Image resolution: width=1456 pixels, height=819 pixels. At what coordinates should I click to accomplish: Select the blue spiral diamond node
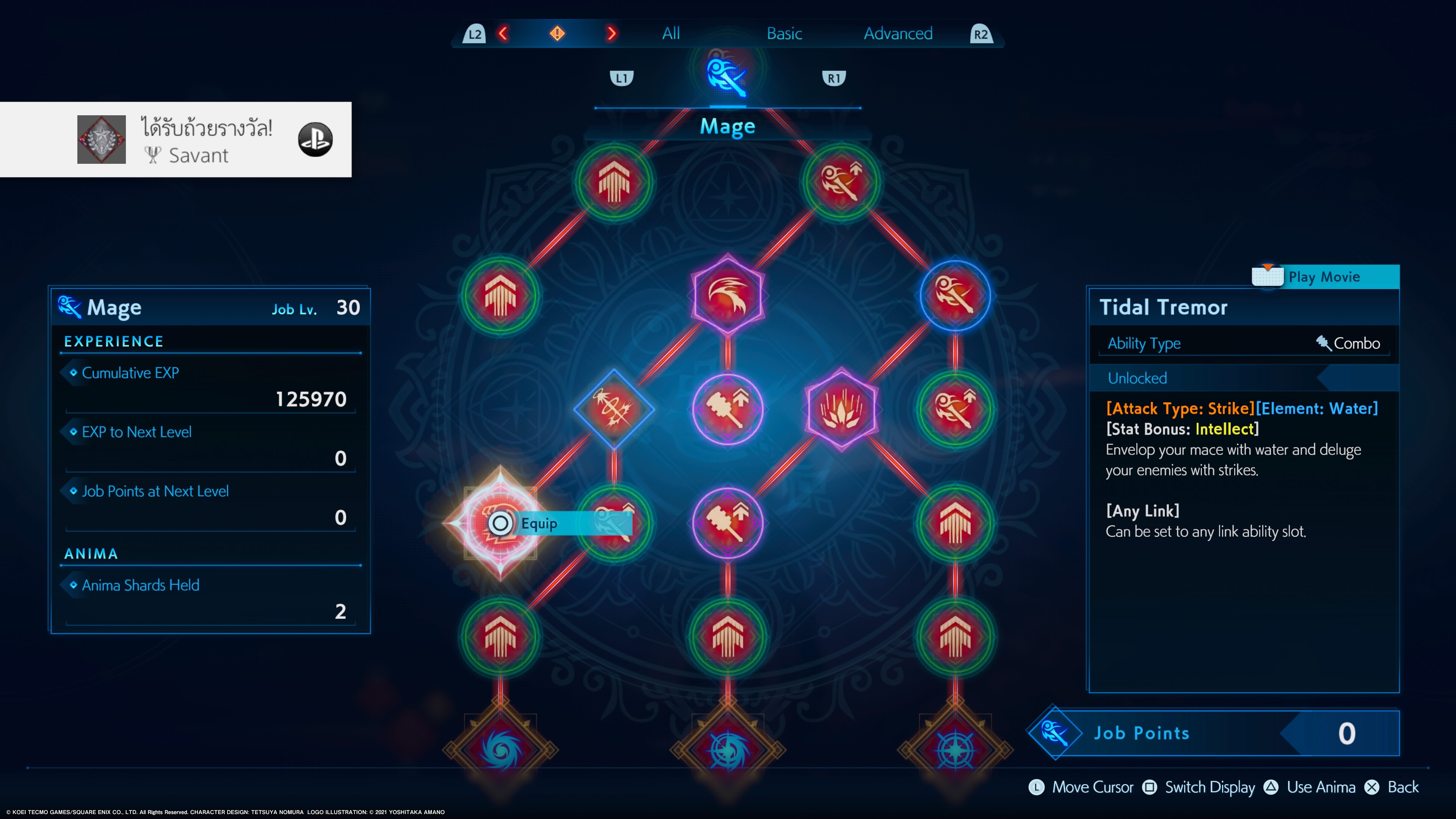[500, 750]
